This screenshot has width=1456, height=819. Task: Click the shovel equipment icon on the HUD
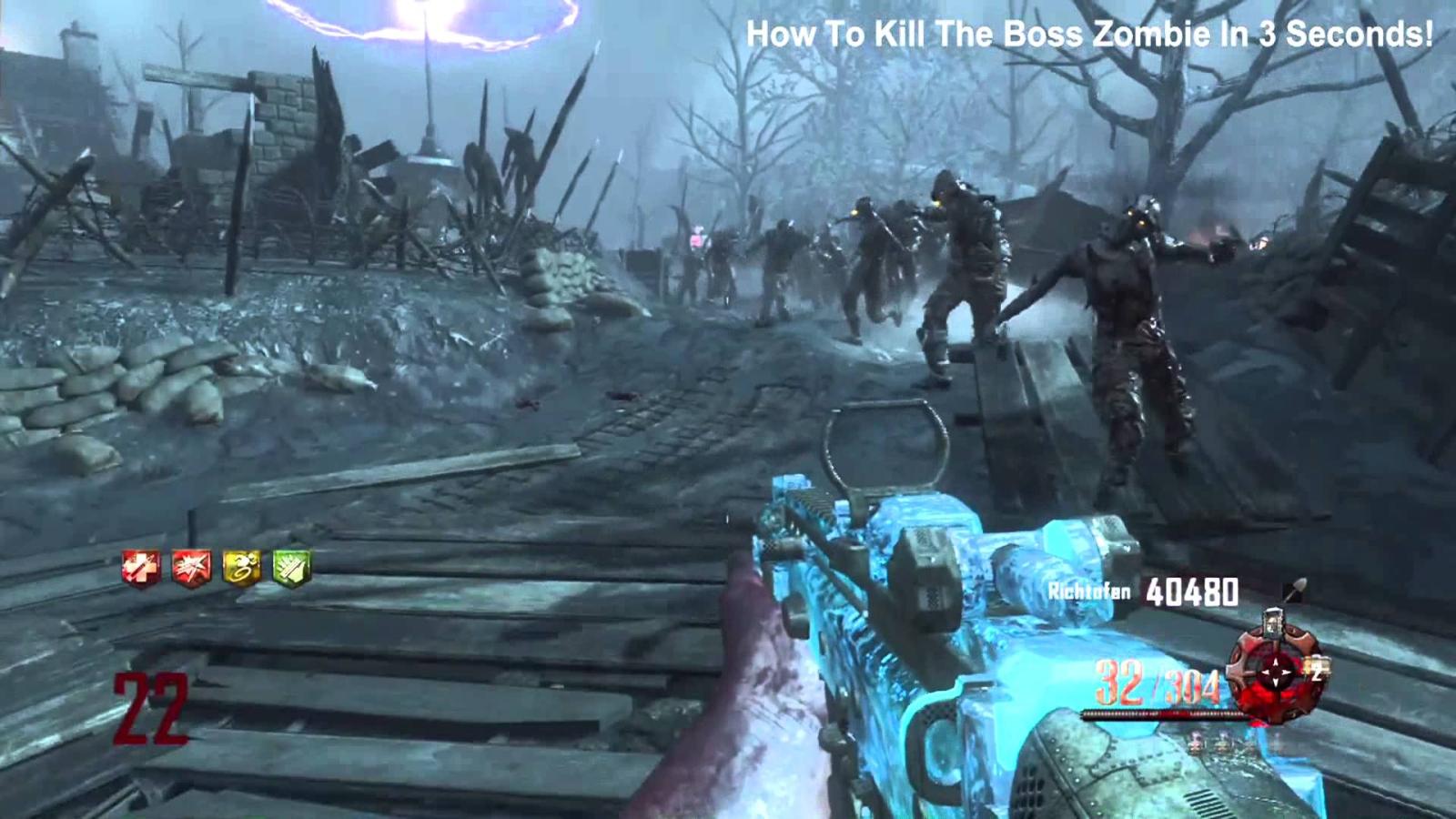[1296, 590]
